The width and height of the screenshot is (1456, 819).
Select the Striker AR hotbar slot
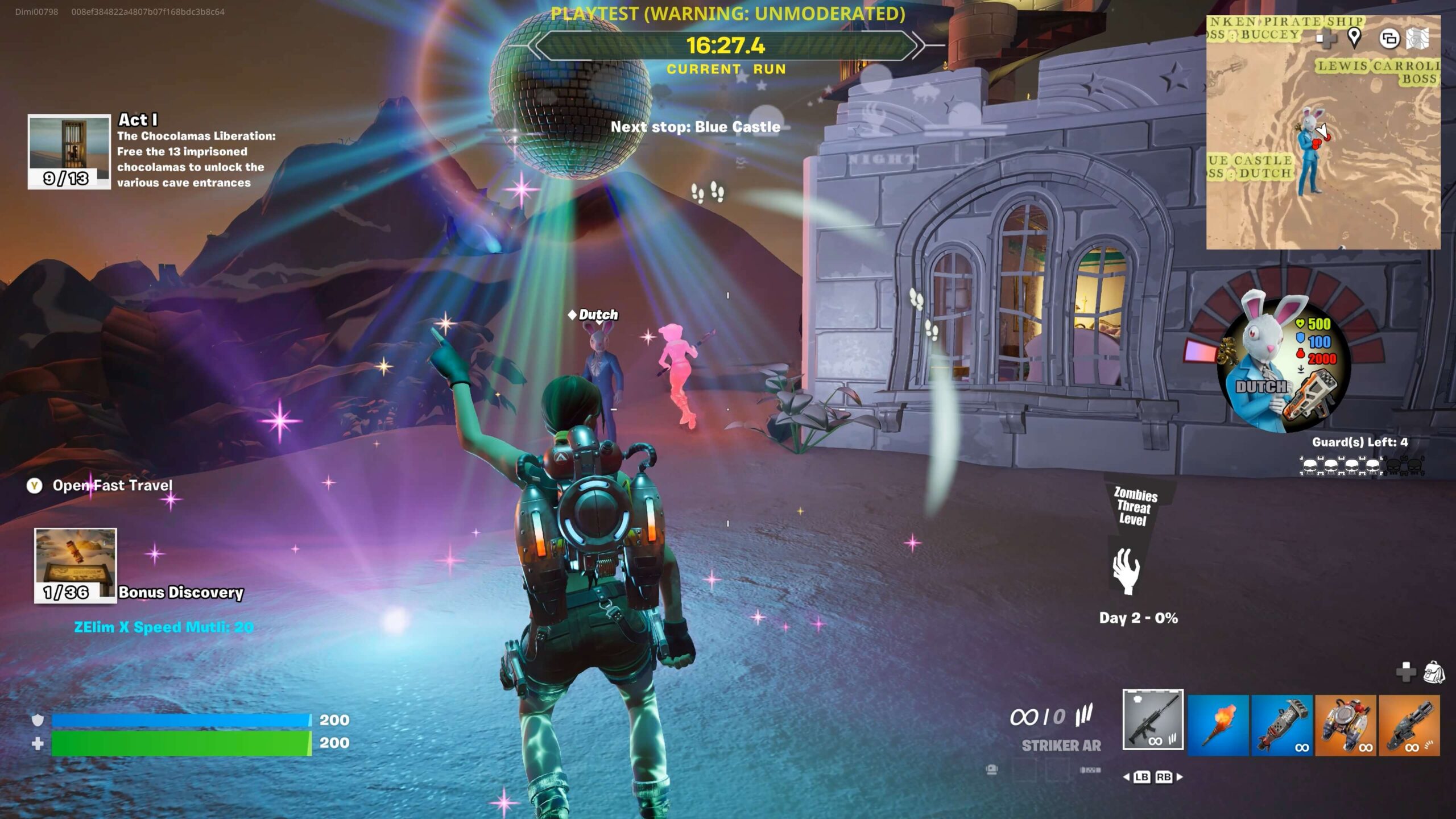1153,719
